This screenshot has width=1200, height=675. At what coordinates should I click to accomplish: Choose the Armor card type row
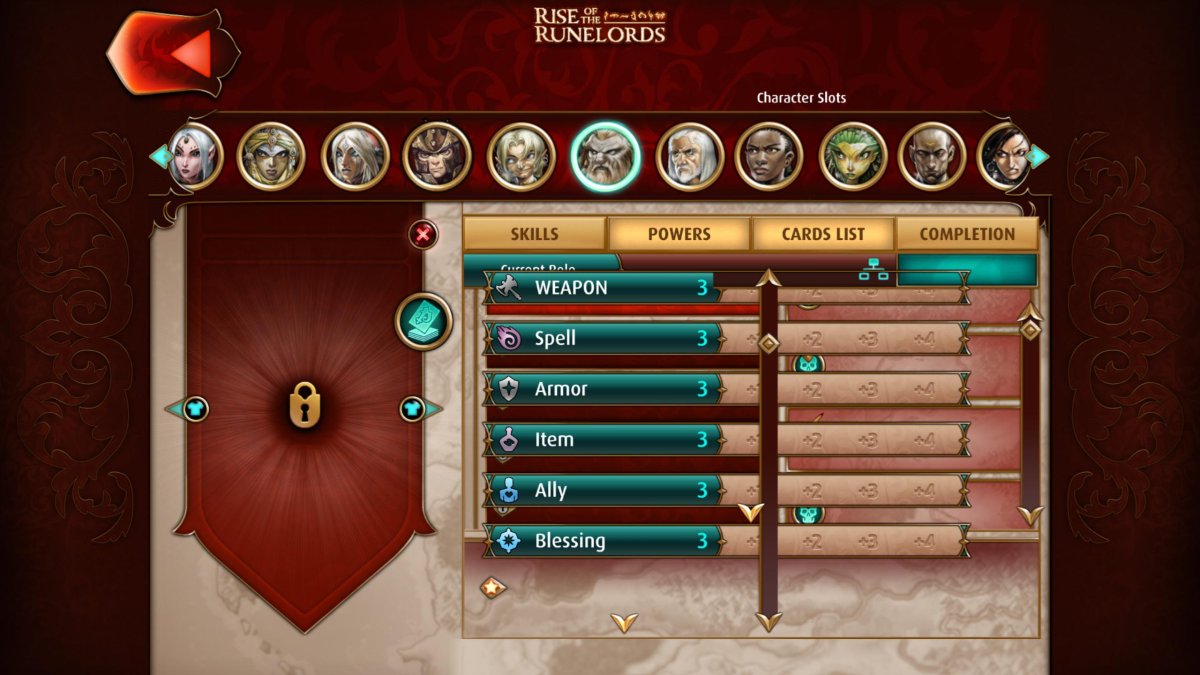(602, 389)
